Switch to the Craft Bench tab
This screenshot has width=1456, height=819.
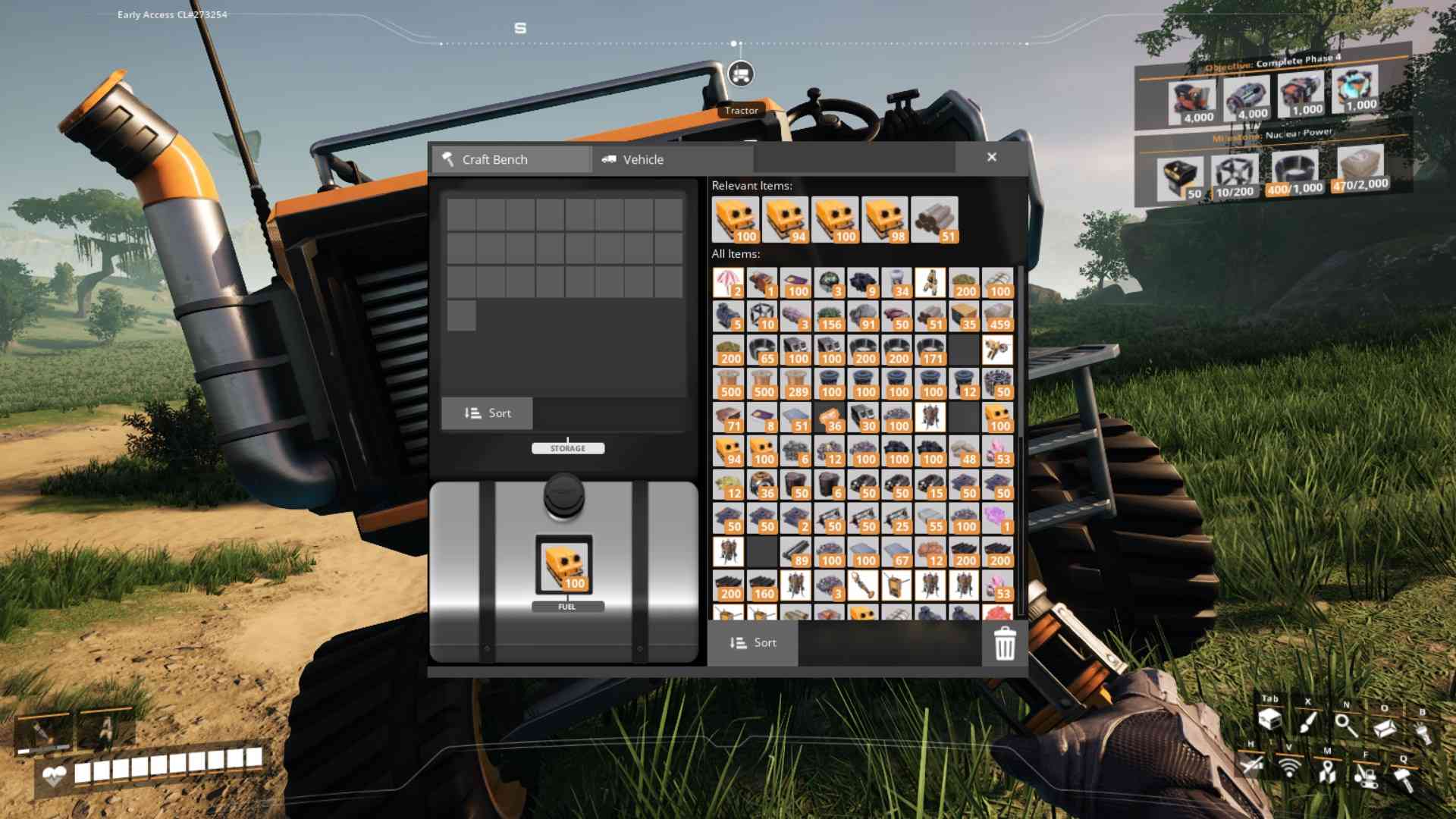511,159
